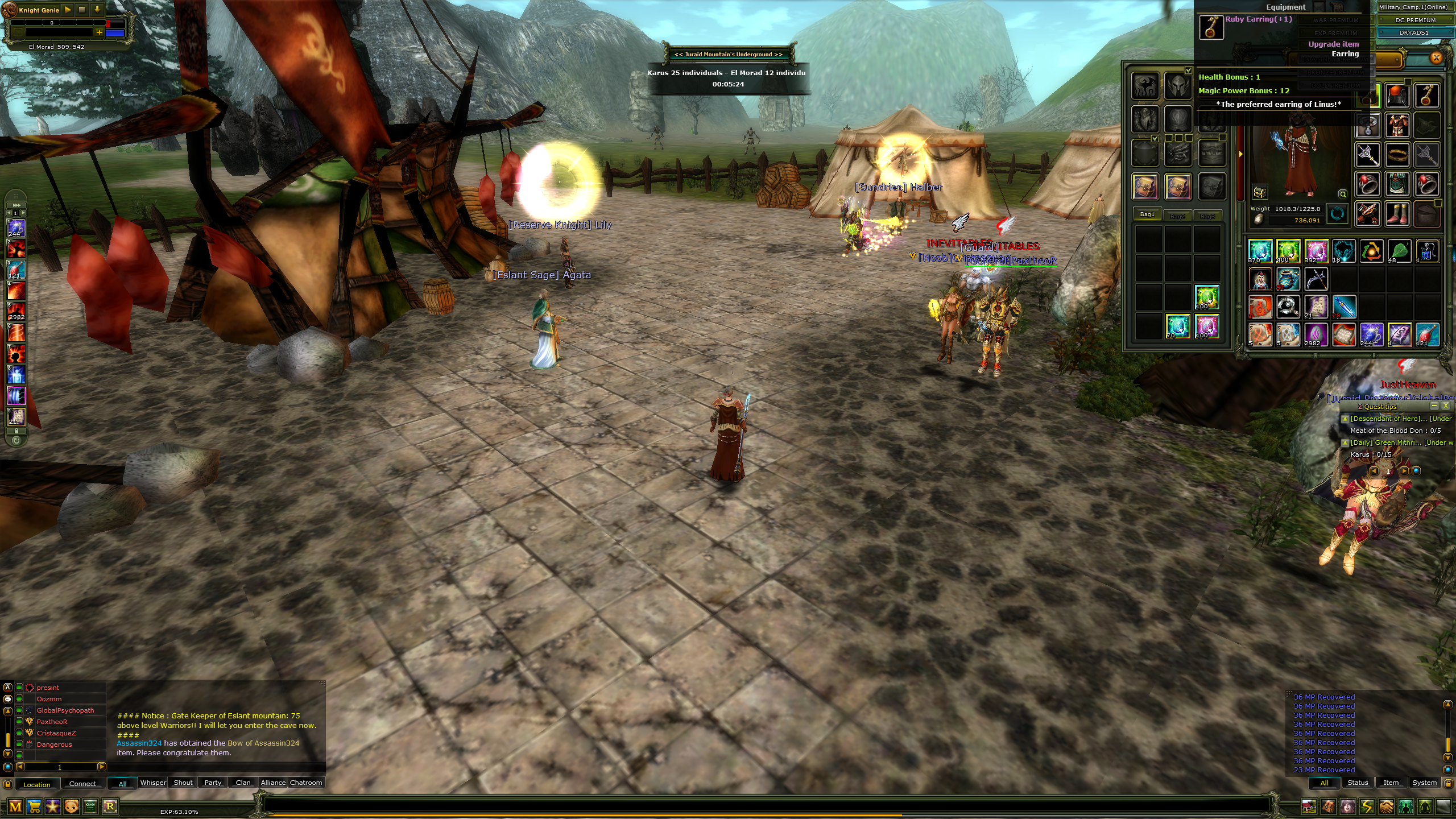This screenshot has height=819, width=1456.
Task: Start the Knight Genie play button
Action: pos(68,10)
